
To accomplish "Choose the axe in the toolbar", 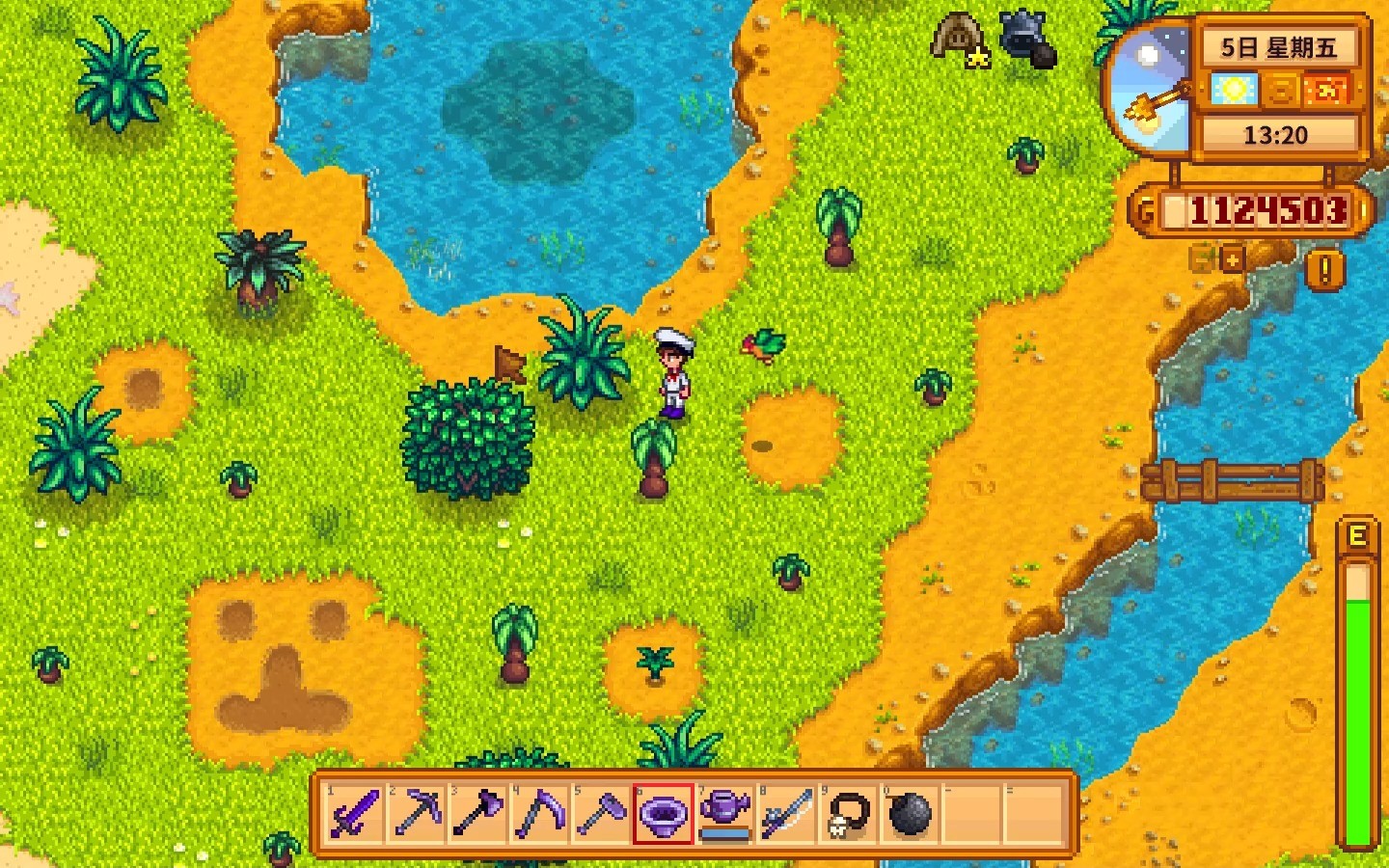I will coord(477,814).
